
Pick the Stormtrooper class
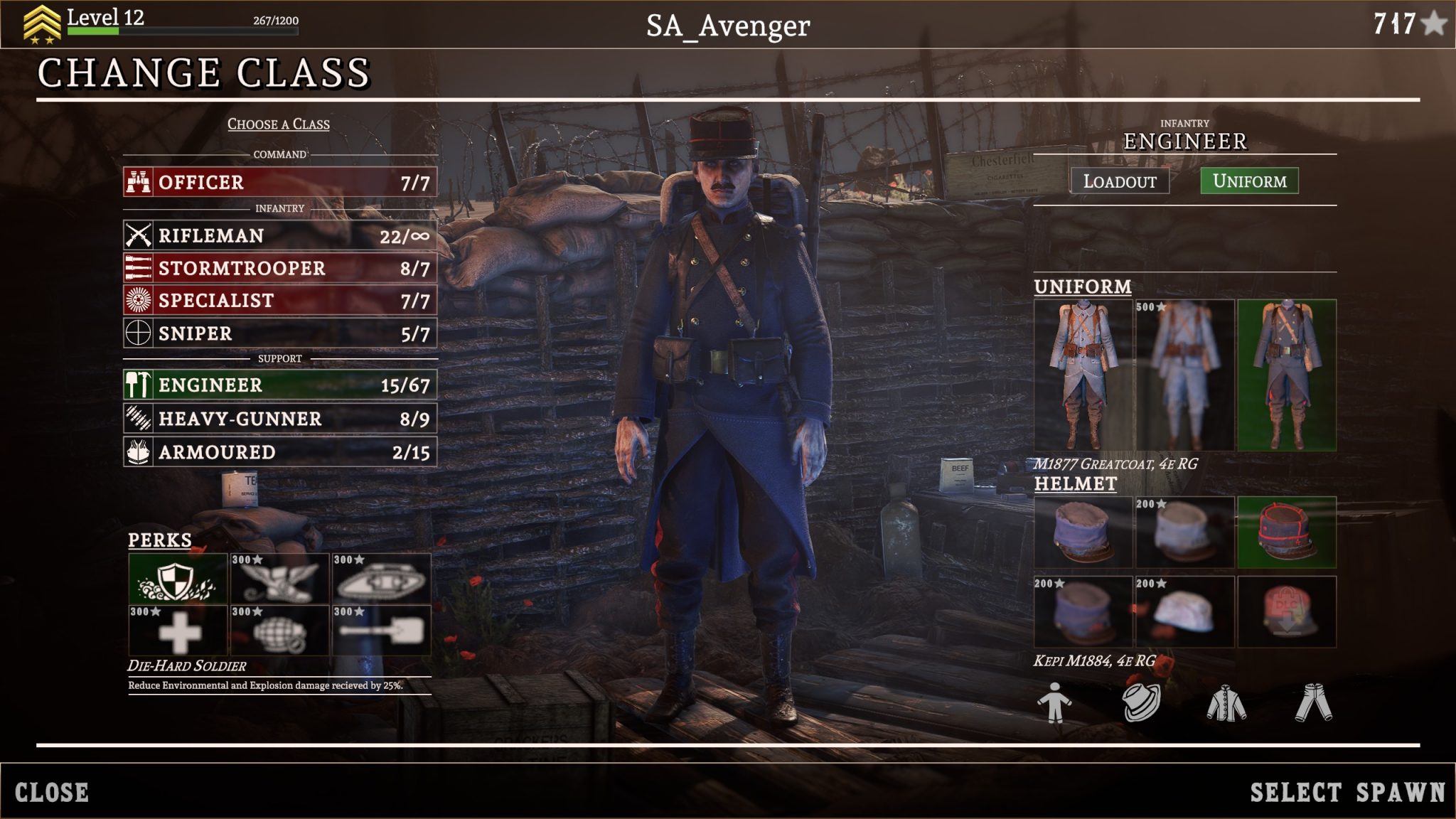279,268
